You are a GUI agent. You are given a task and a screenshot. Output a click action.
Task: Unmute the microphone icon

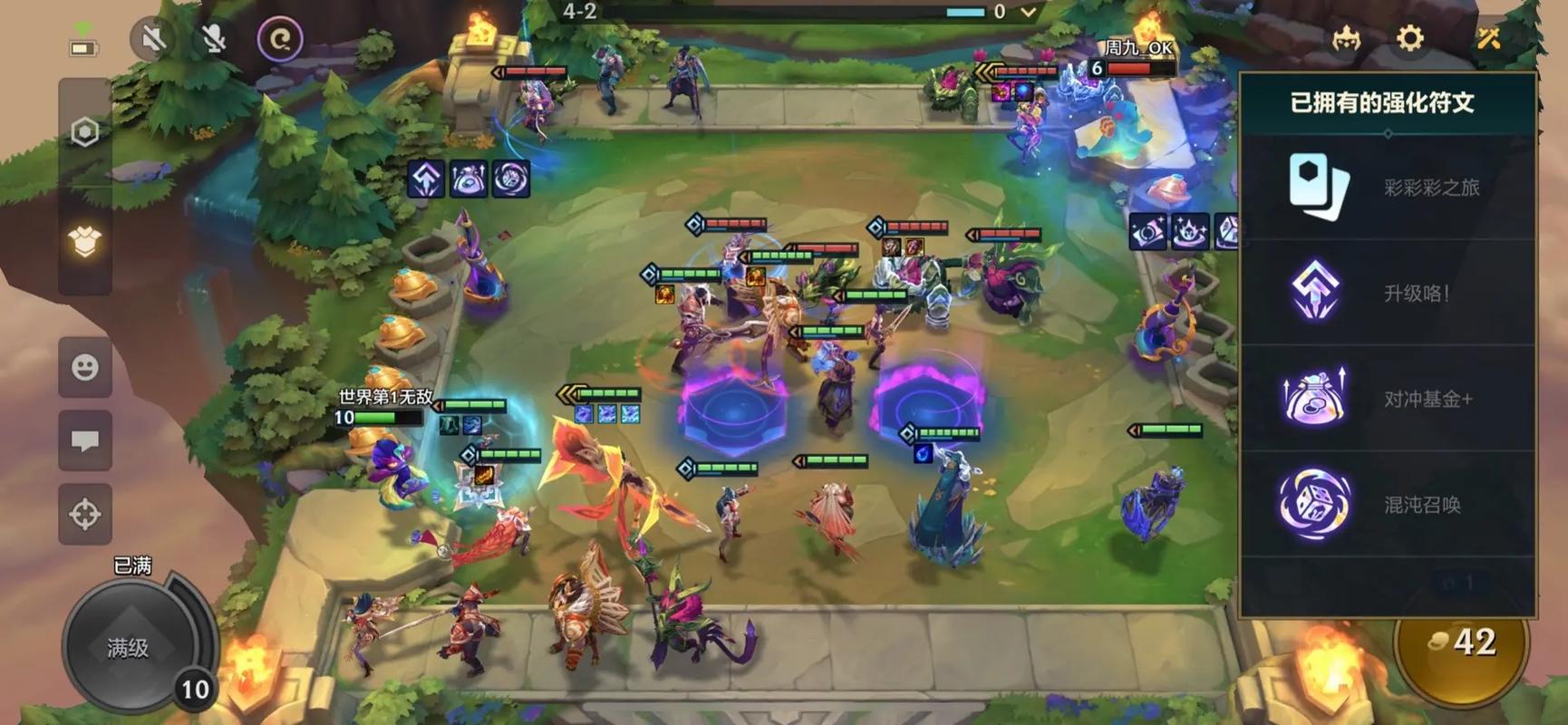[214, 39]
